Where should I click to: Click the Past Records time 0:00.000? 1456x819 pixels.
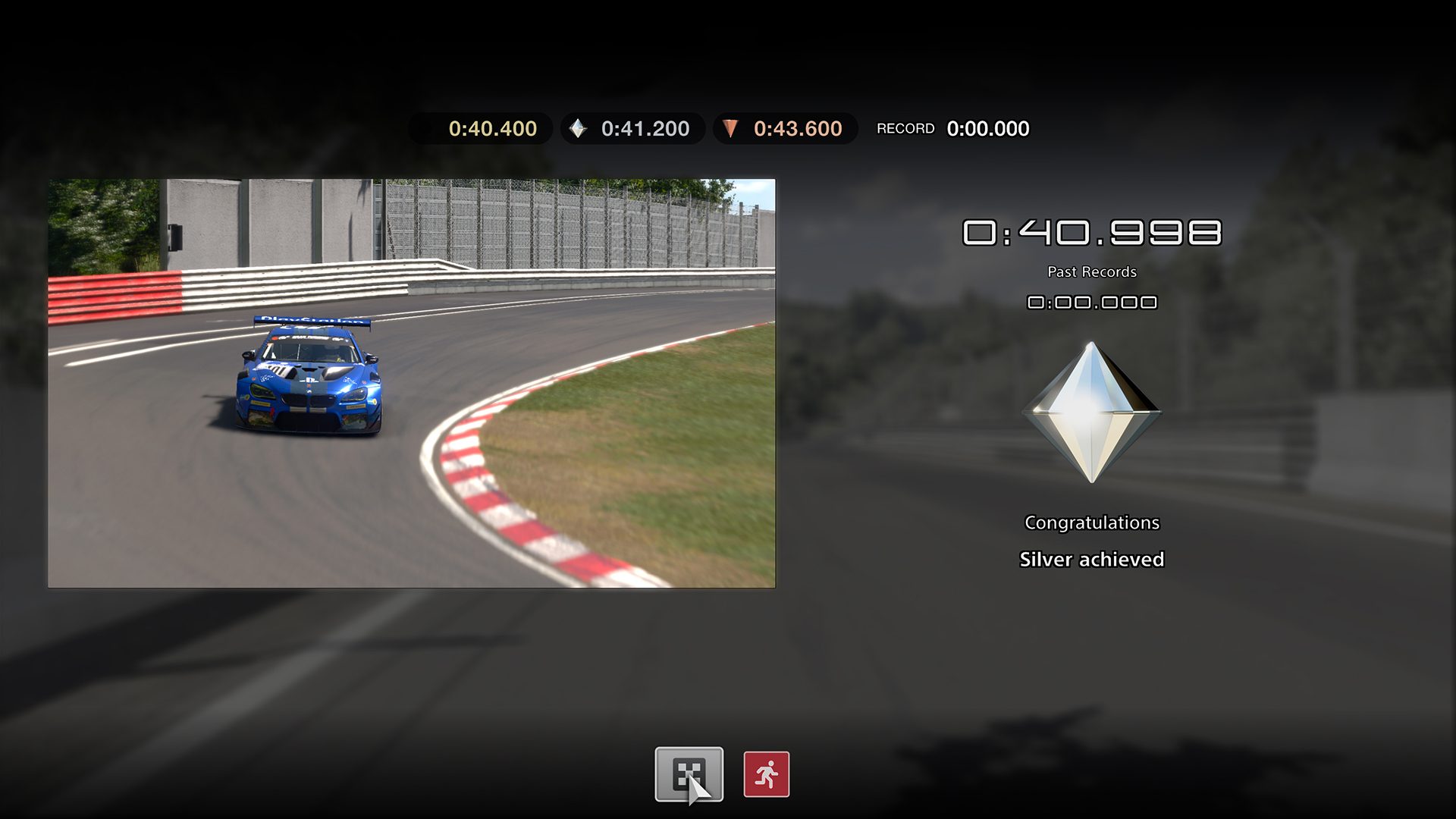(x=1092, y=302)
